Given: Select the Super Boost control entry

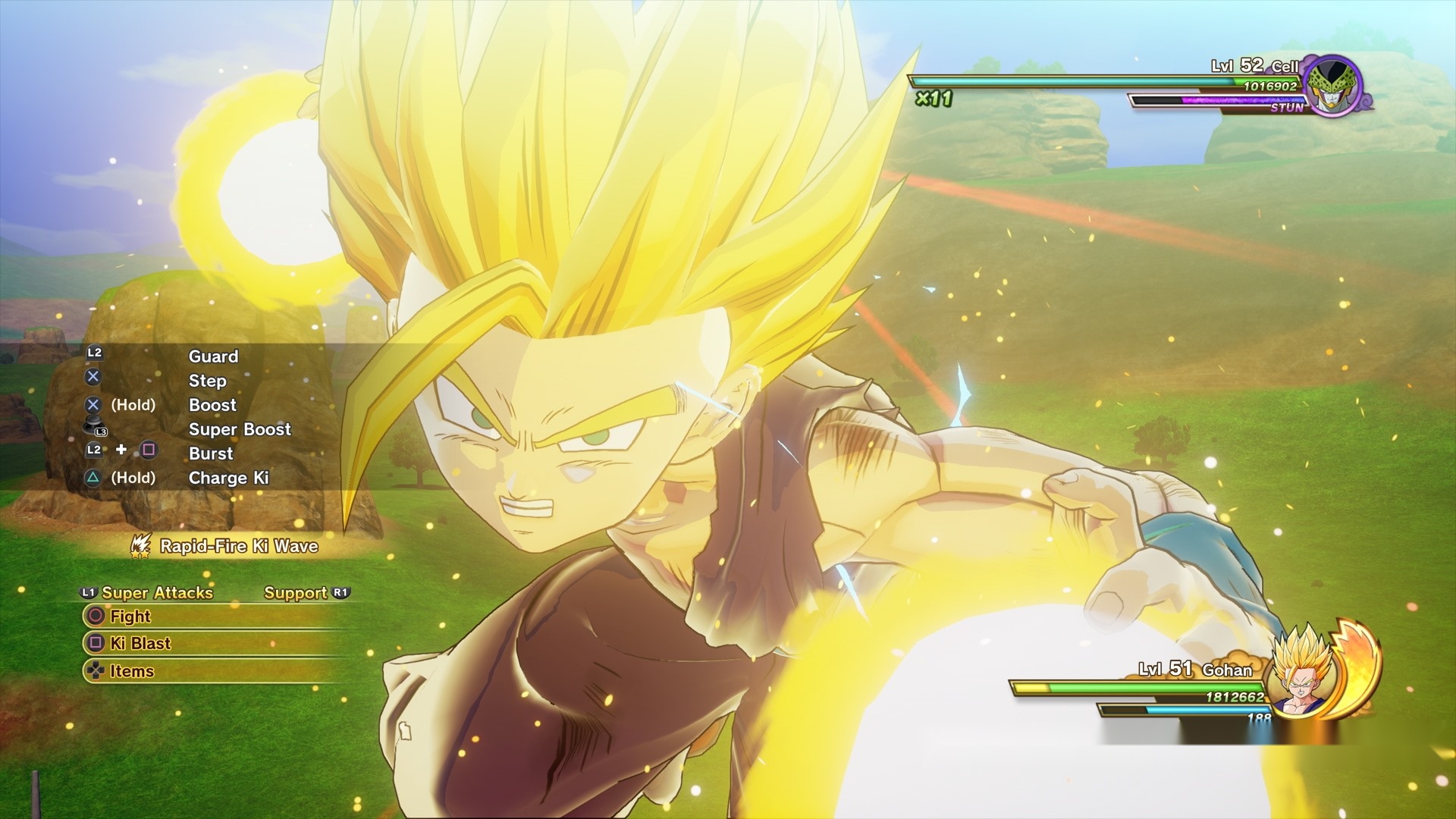Looking at the screenshot, I should [x=240, y=429].
